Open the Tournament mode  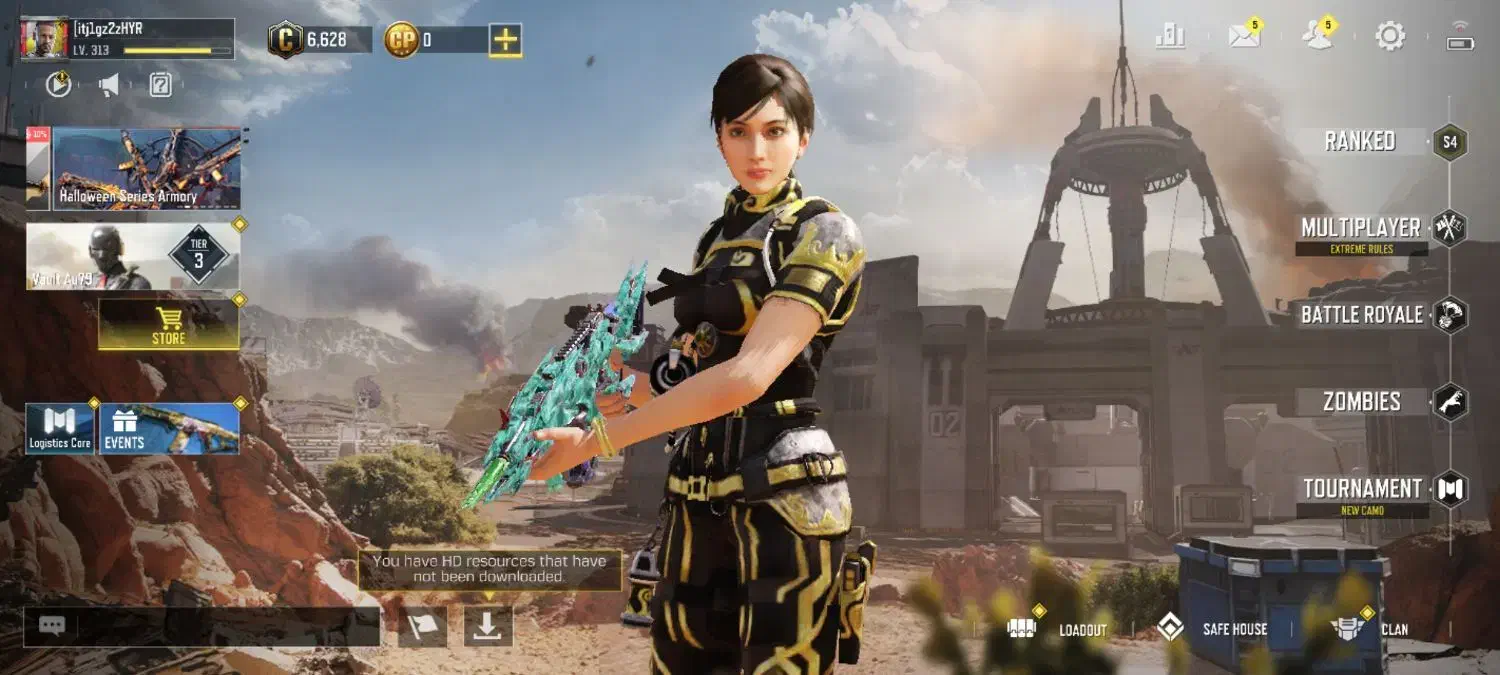[1362, 489]
